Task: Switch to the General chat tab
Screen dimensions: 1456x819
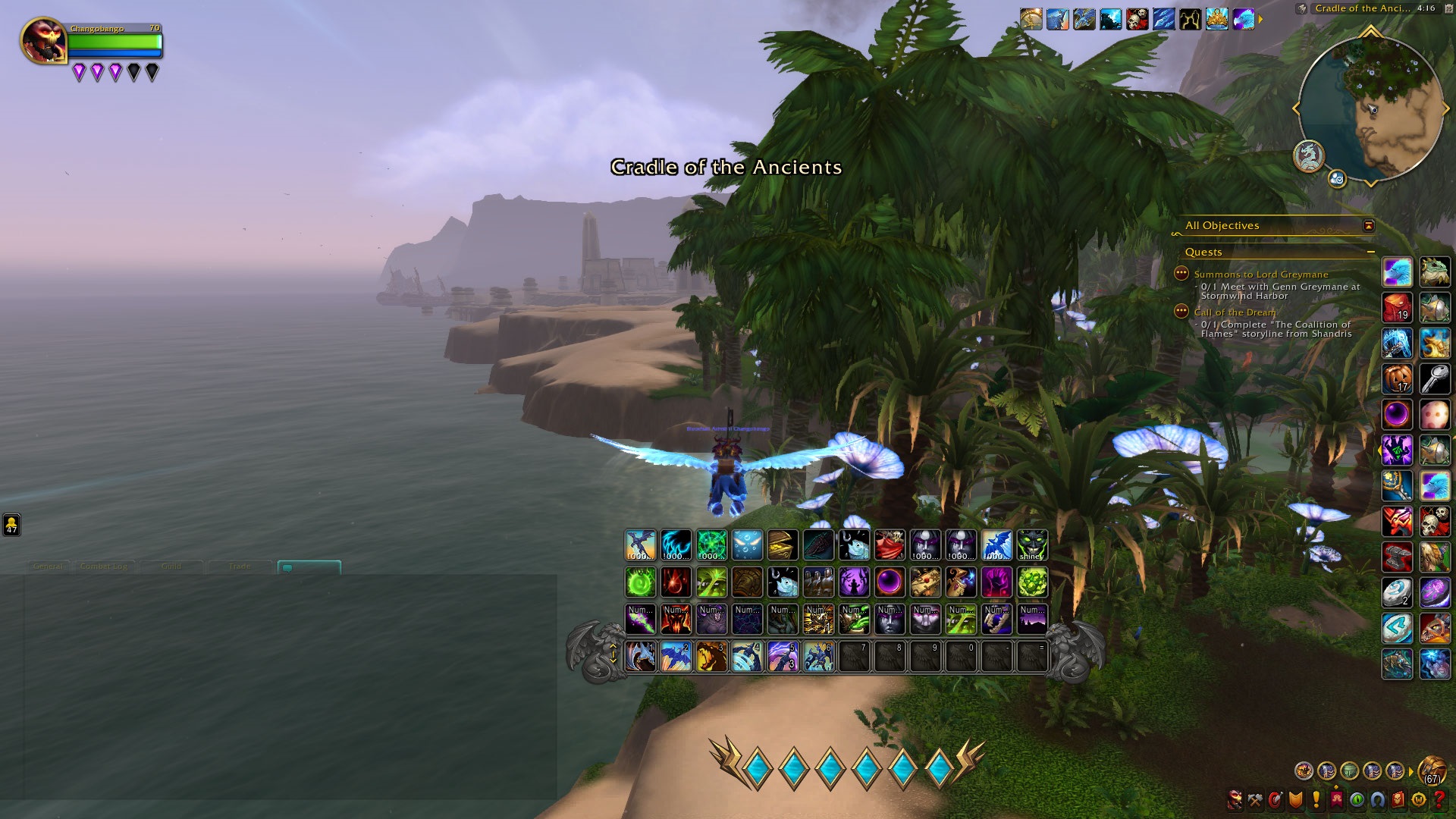Action: (x=48, y=566)
